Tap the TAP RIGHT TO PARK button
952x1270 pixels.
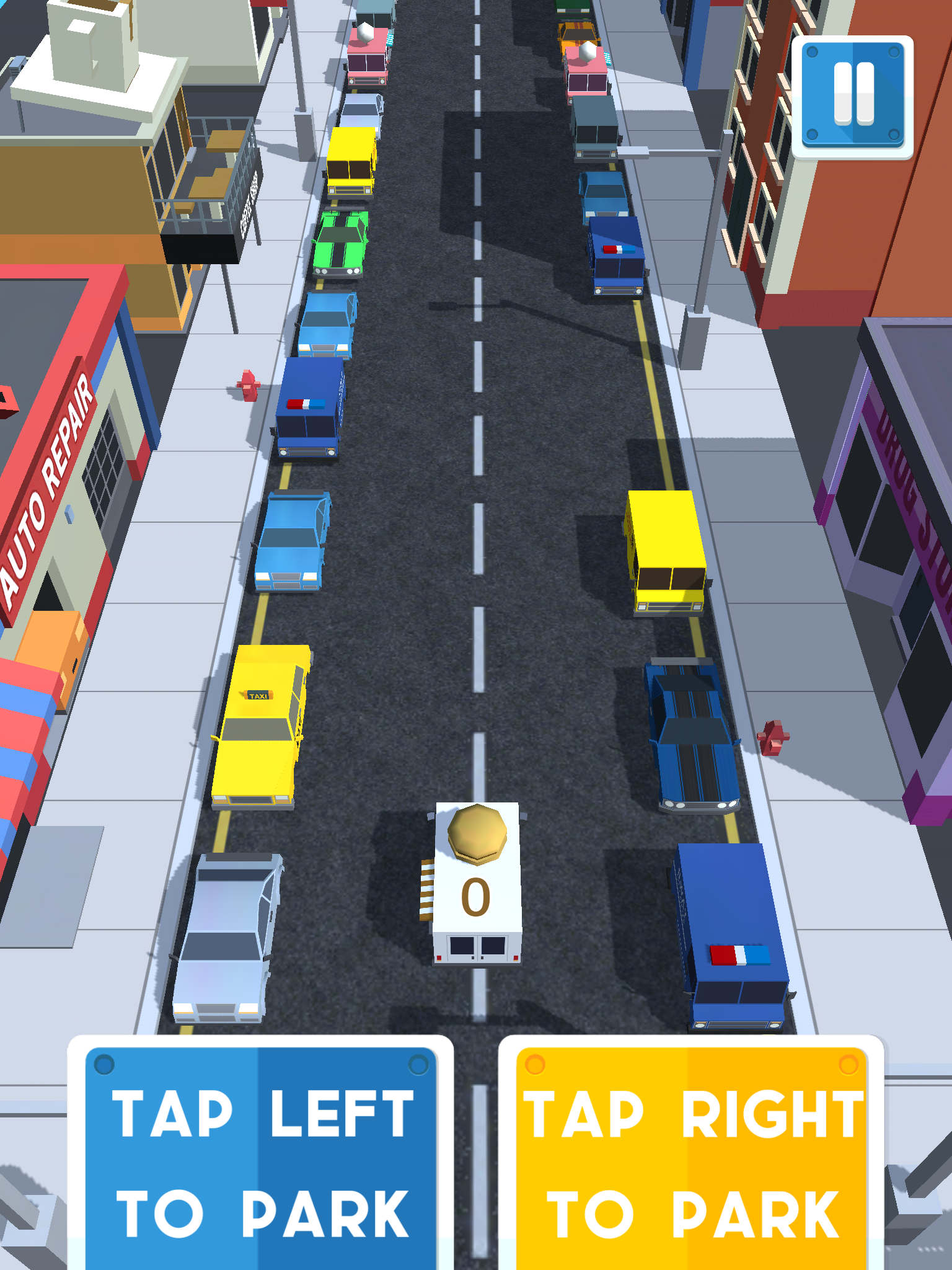click(x=691, y=1160)
